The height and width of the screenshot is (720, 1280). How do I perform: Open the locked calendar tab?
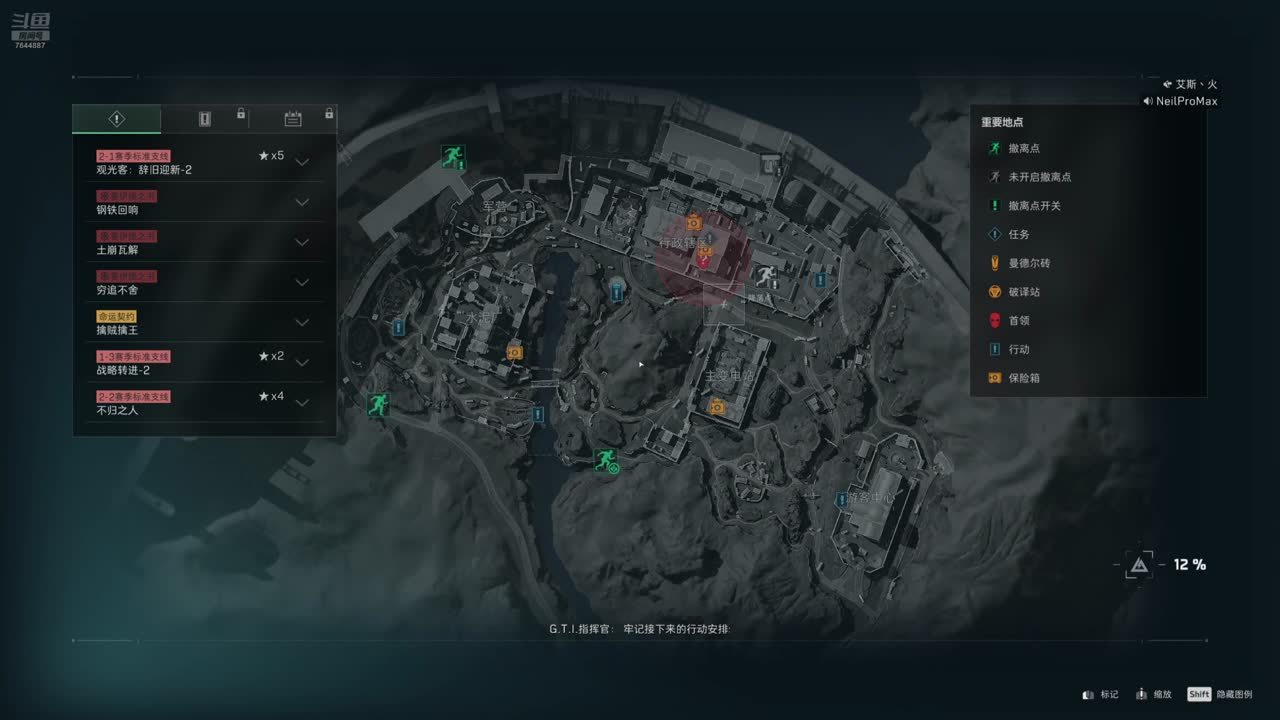coord(293,119)
